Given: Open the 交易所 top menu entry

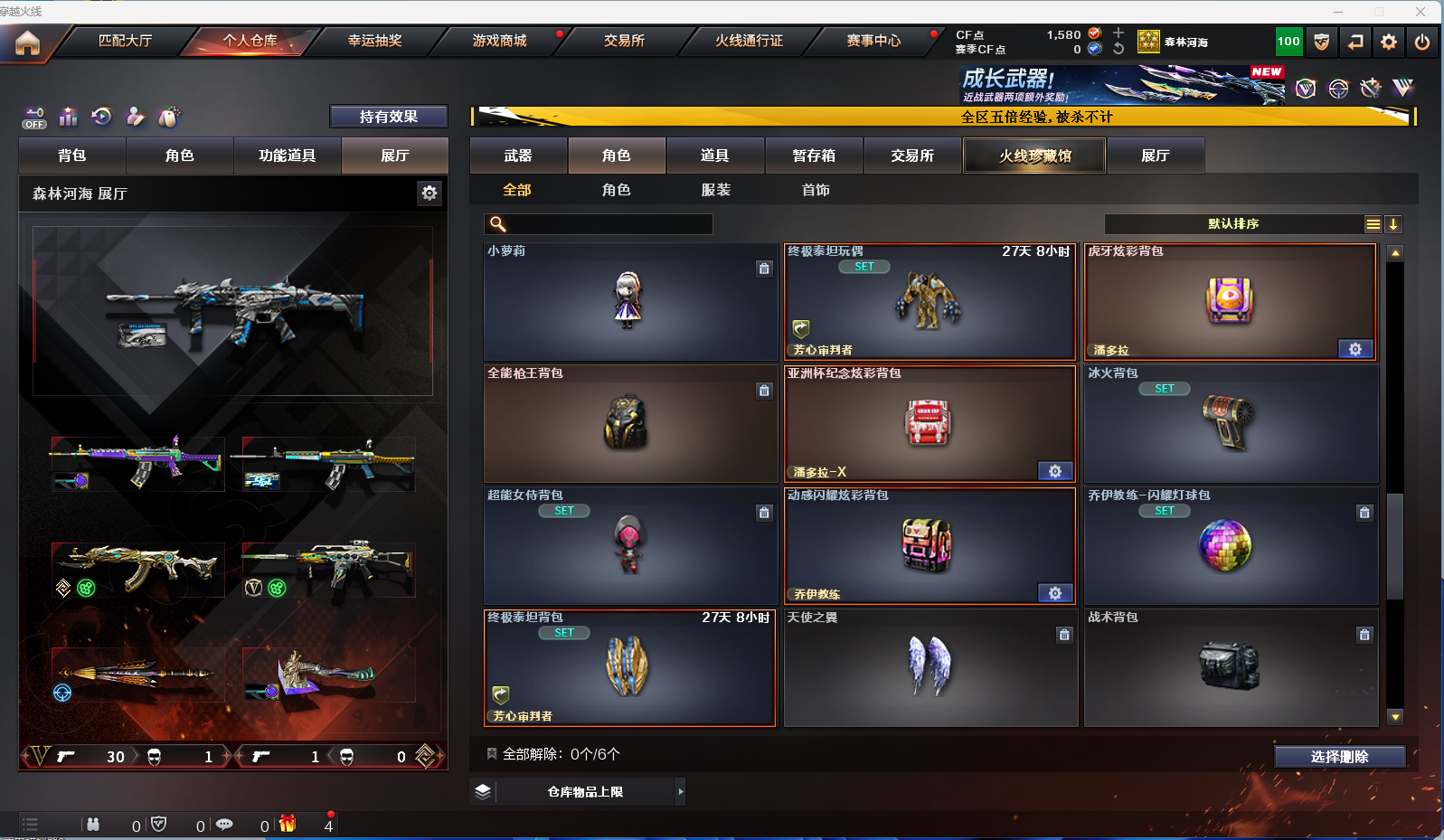Looking at the screenshot, I should 624,41.
